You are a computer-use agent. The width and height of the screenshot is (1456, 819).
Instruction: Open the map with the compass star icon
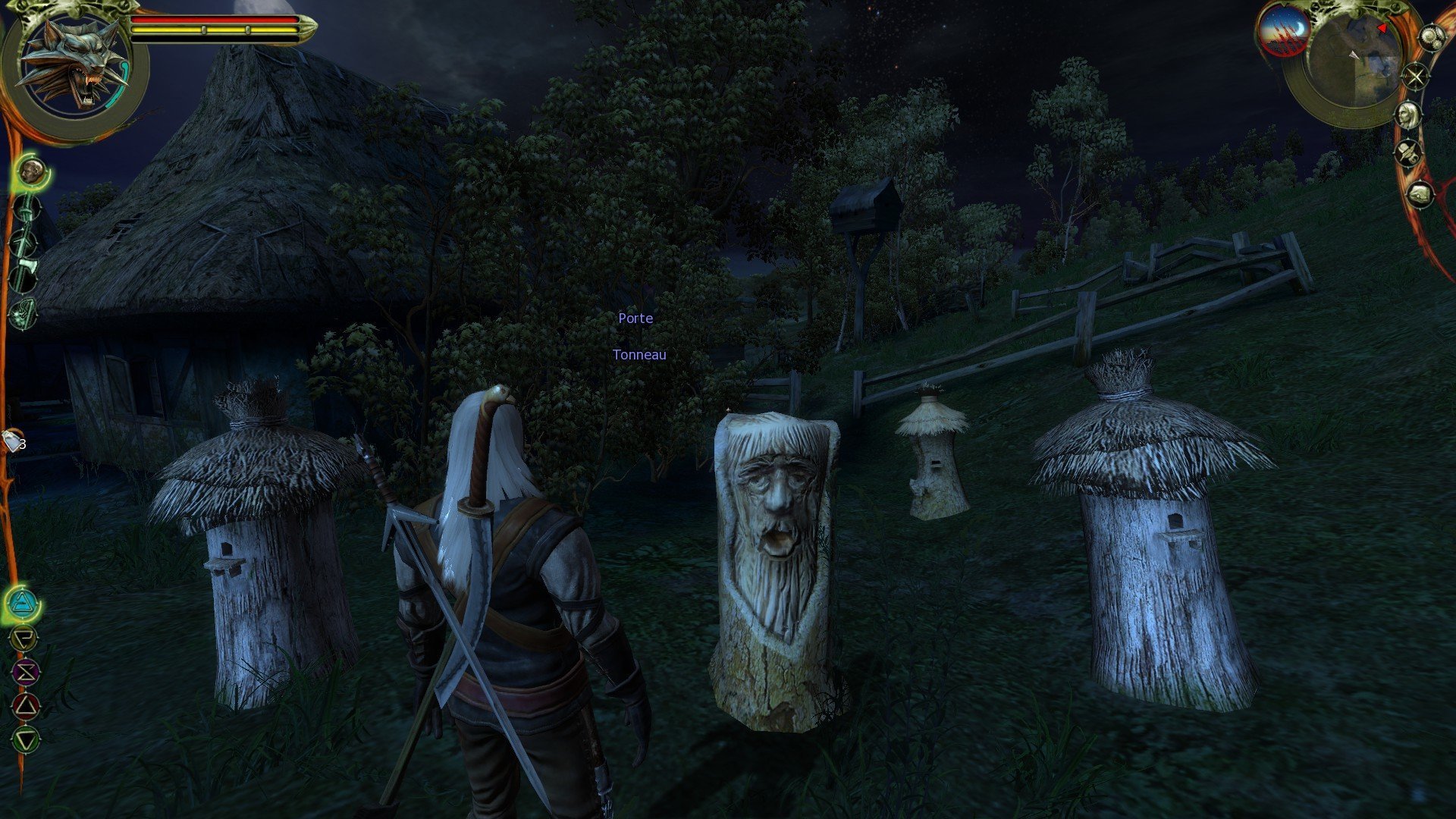(1415, 76)
